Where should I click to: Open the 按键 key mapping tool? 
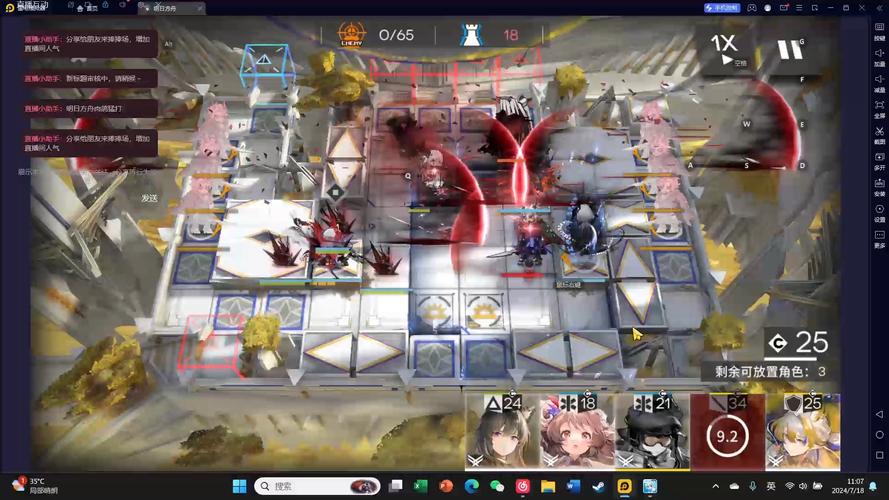(x=879, y=30)
